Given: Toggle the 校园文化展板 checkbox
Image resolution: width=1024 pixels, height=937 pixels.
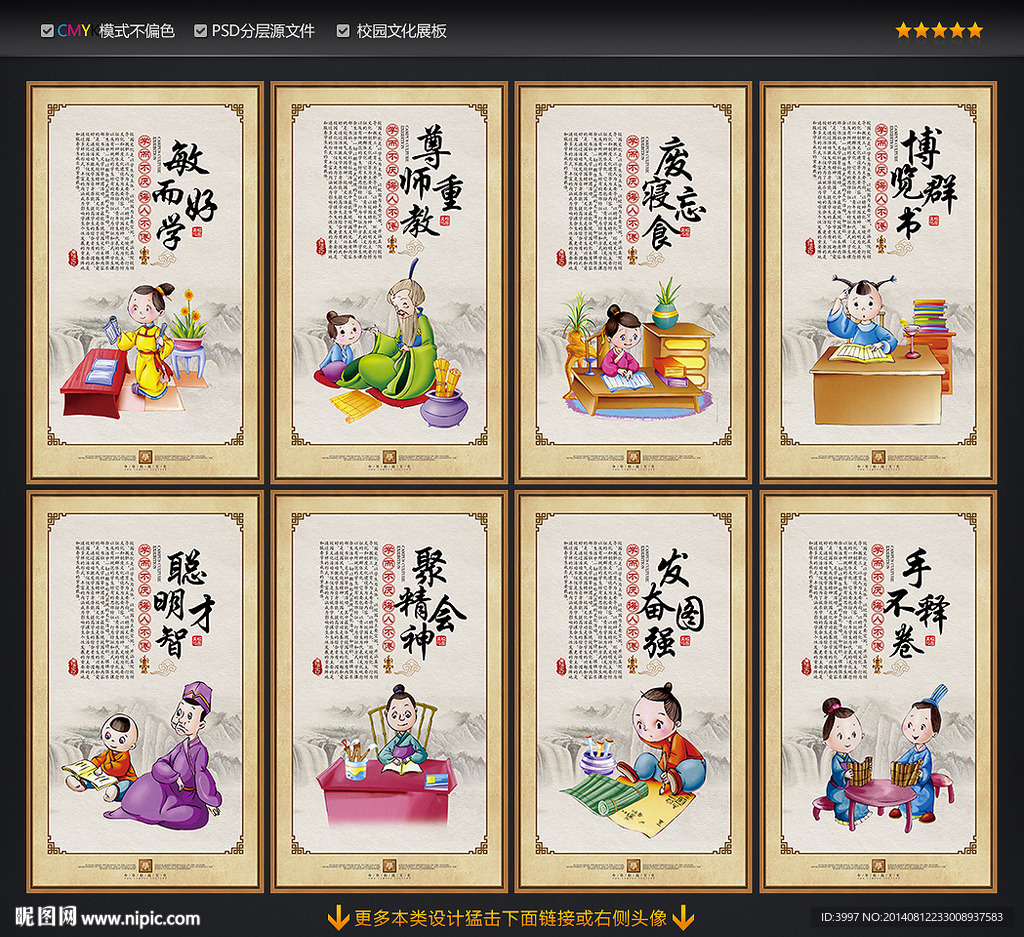Looking at the screenshot, I should (x=343, y=31).
